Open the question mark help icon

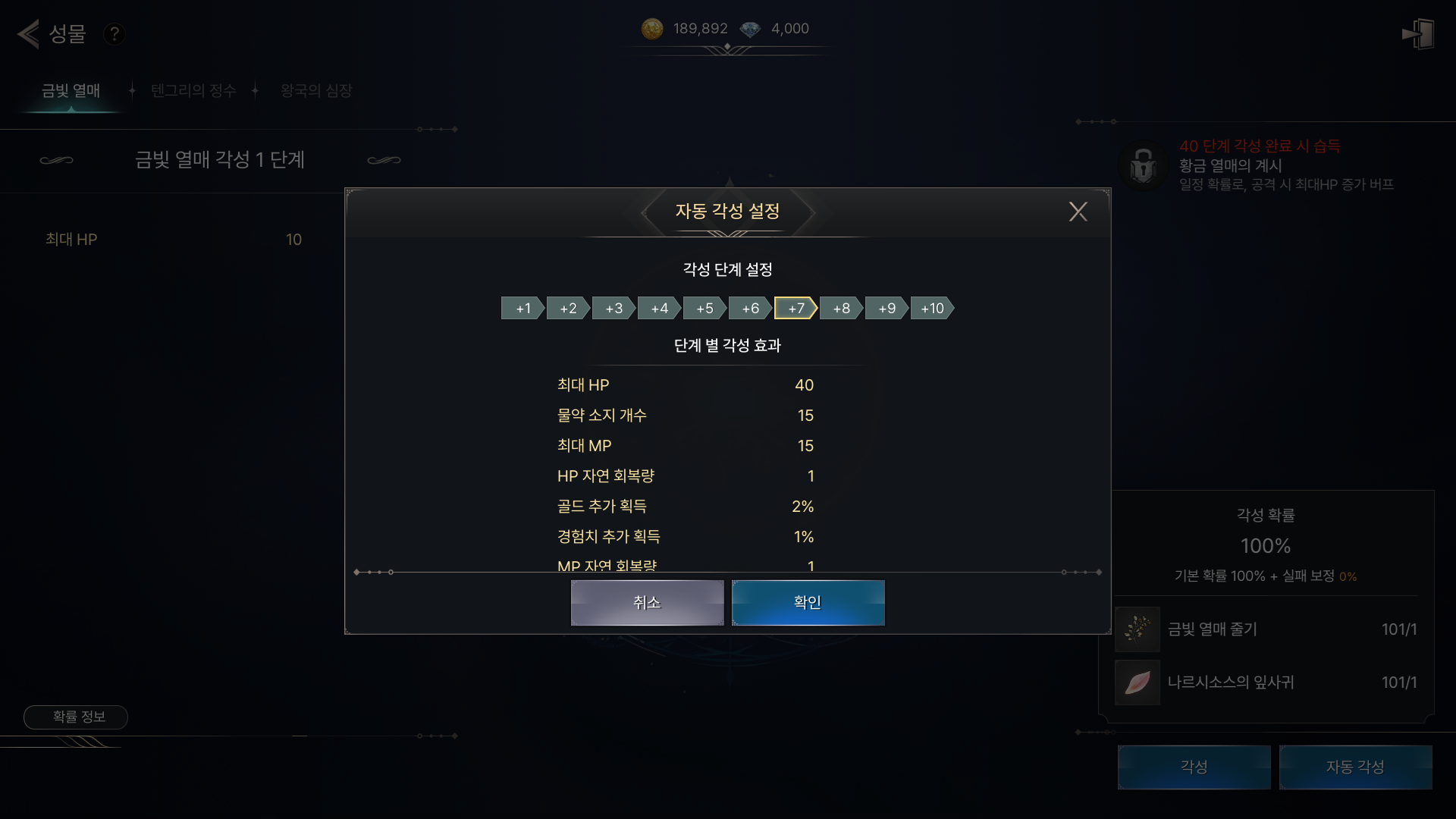pos(115,34)
